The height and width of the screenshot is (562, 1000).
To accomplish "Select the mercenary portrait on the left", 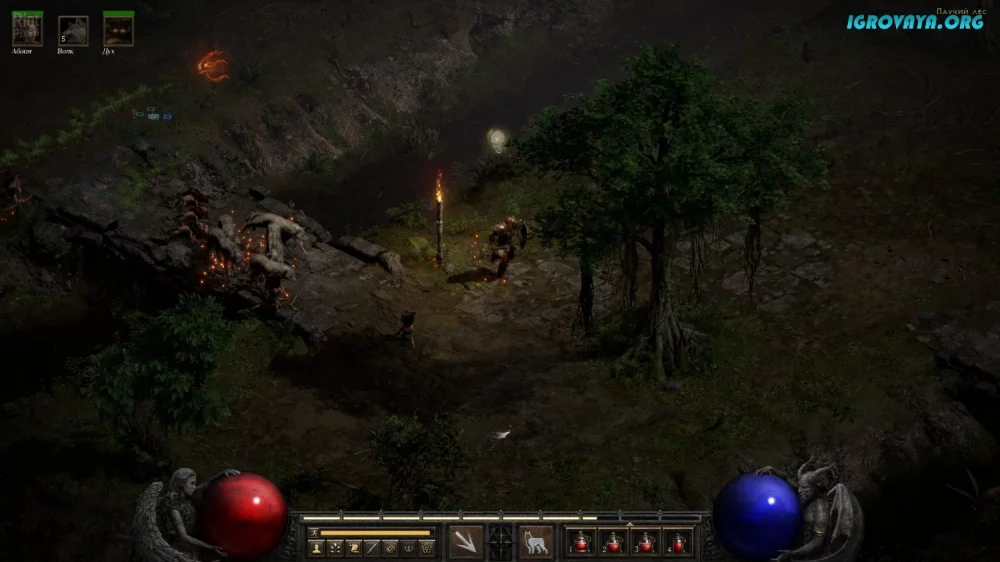I will tap(26, 28).
